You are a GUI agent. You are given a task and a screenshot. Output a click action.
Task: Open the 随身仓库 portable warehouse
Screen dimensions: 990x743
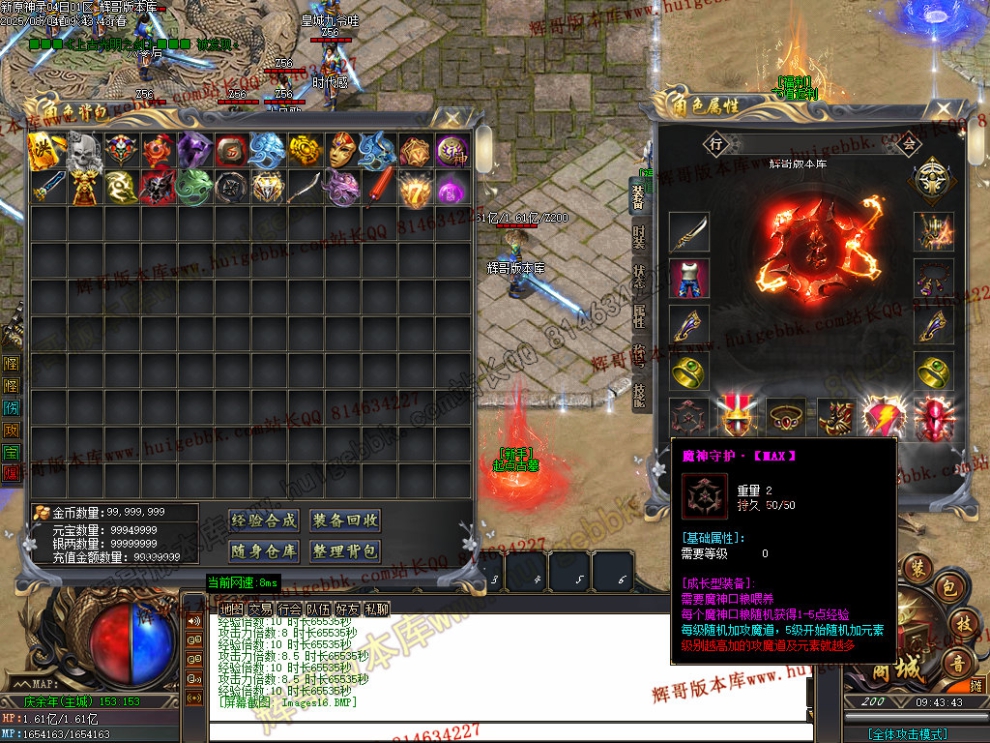(x=264, y=551)
